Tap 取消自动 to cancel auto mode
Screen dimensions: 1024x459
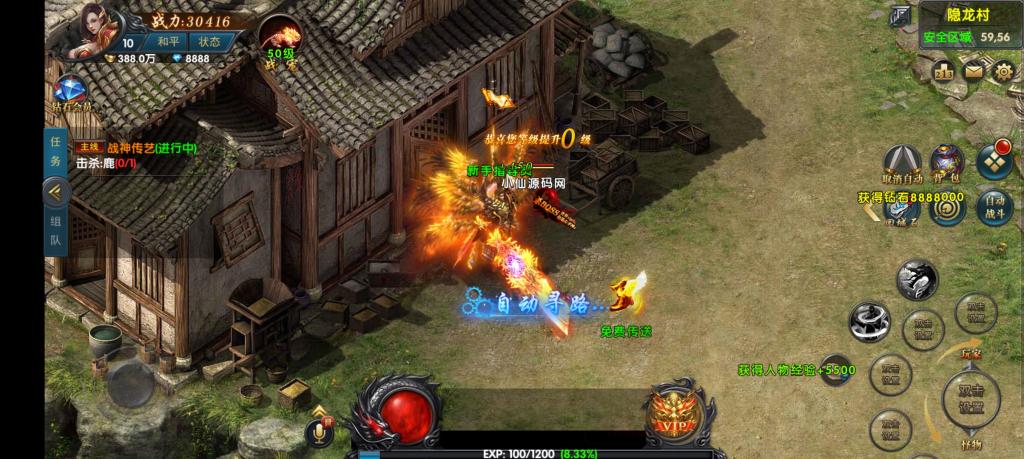(x=903, y=165)
